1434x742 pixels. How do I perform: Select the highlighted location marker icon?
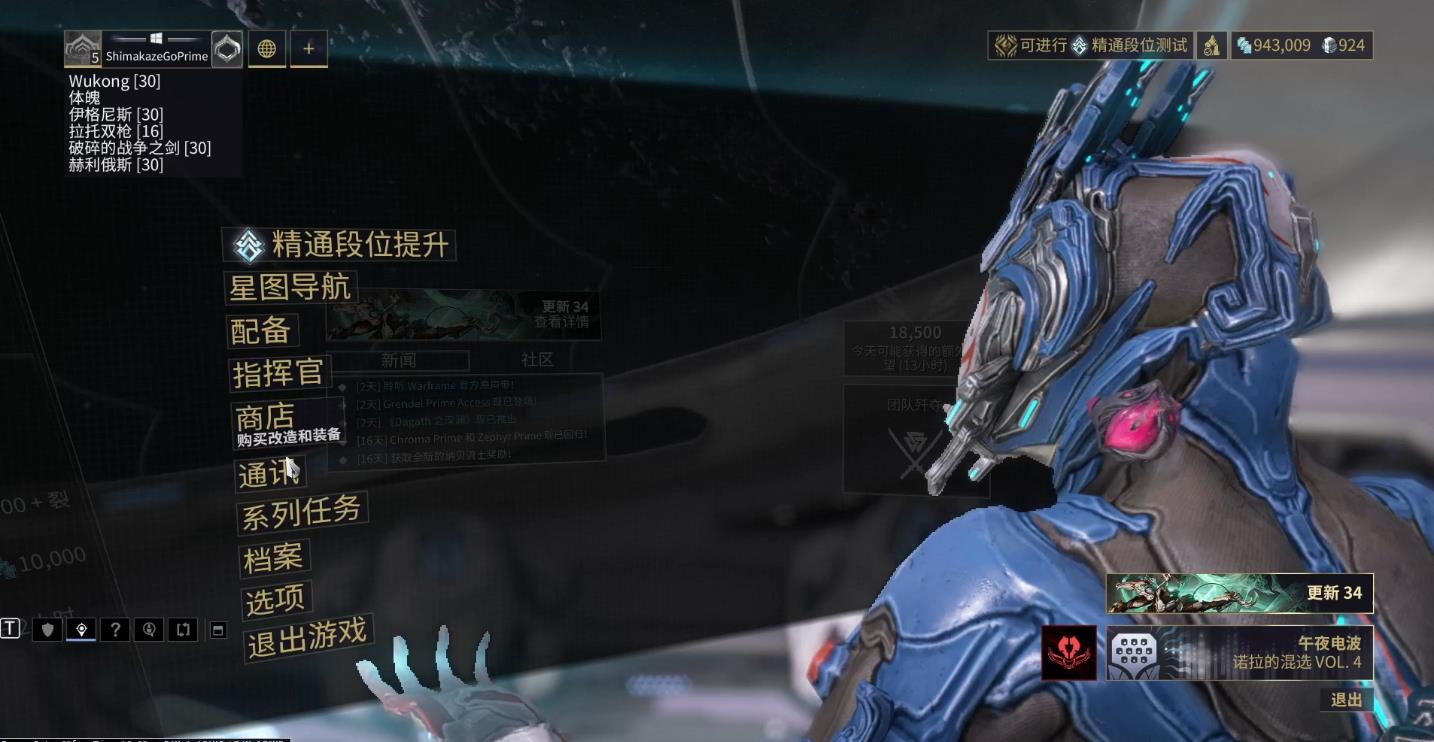tap(82, 628)
